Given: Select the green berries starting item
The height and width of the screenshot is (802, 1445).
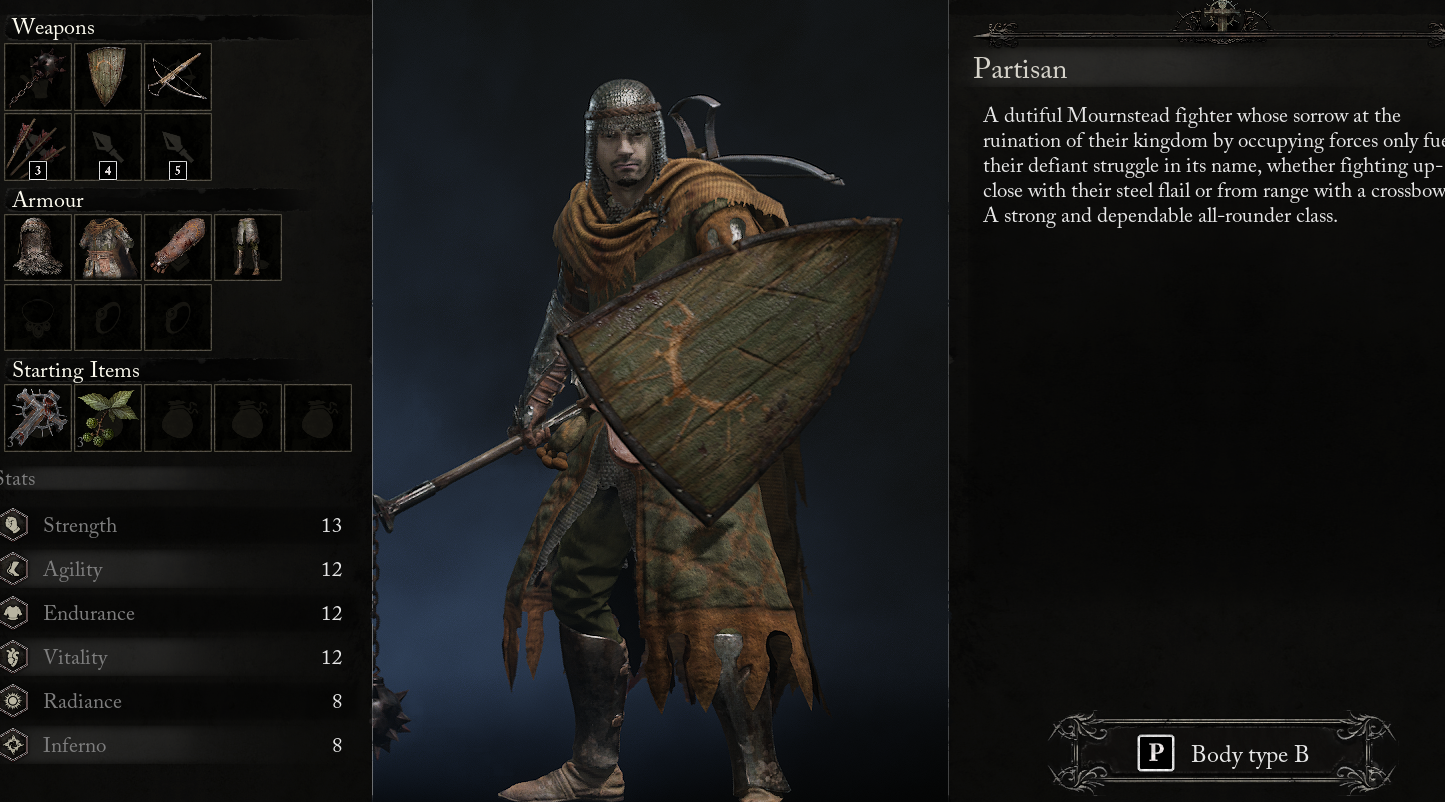Looking at the screenshot, I should (107, 417).
